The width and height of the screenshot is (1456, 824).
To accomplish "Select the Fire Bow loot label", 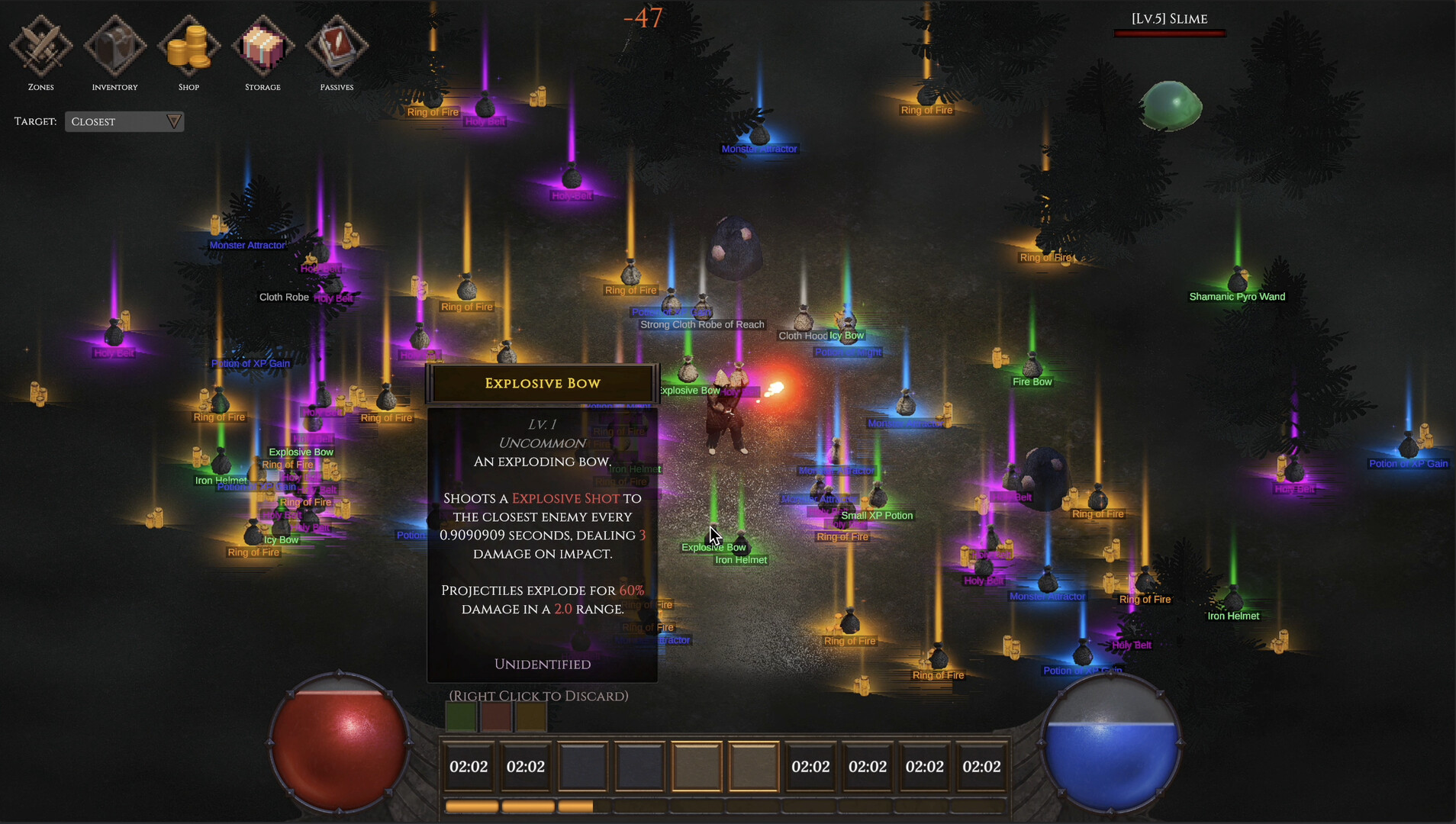I will (1032, 382).
